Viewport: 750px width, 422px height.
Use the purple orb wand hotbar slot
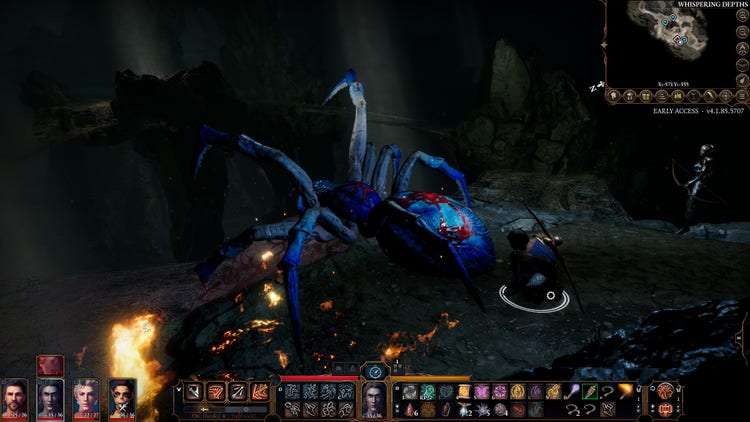point(572,390)
